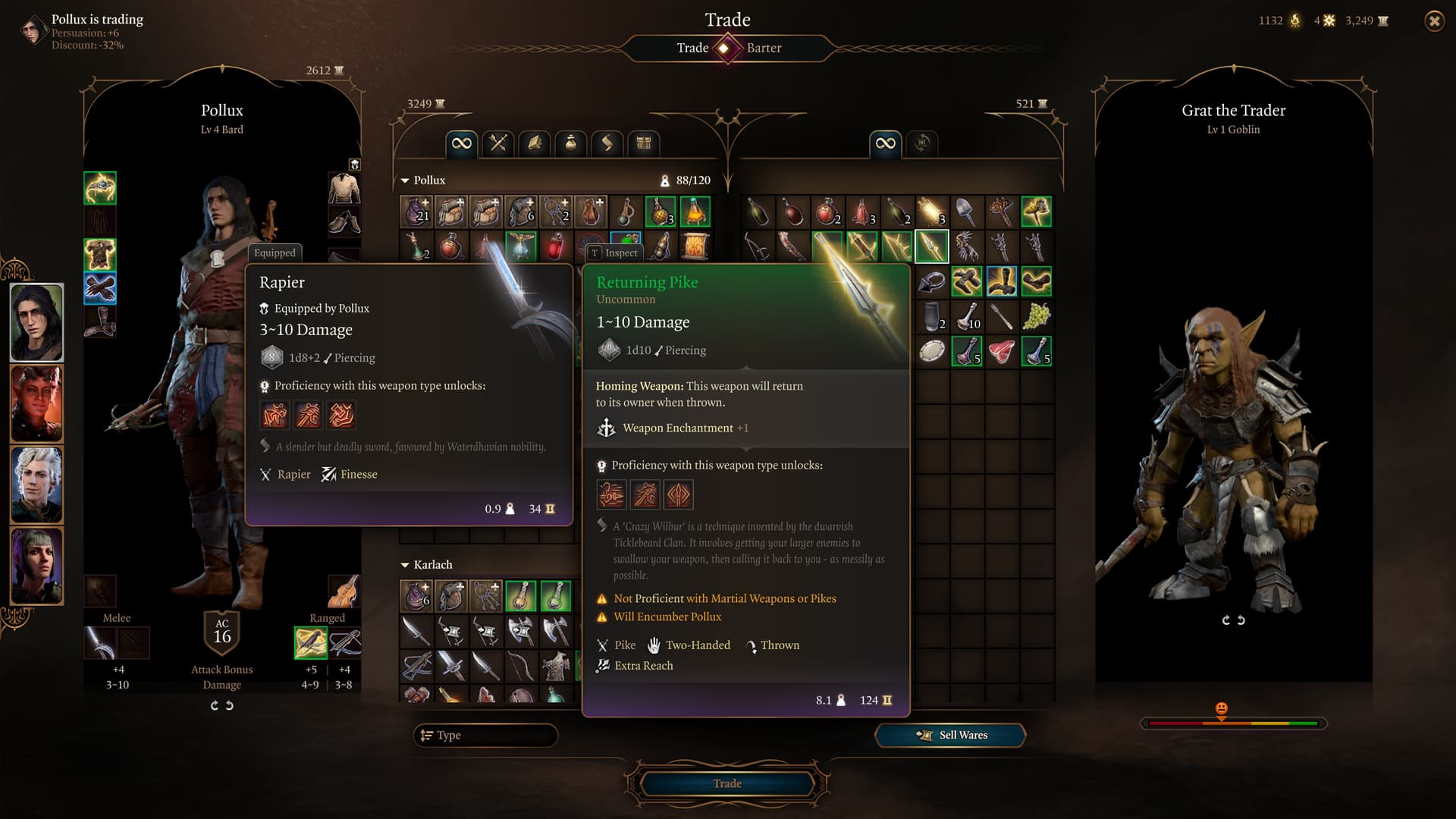Viewport: 1456px width, 819px height.
Task: Show all trader items with infinity tab
Action: [x=885, y=143]
